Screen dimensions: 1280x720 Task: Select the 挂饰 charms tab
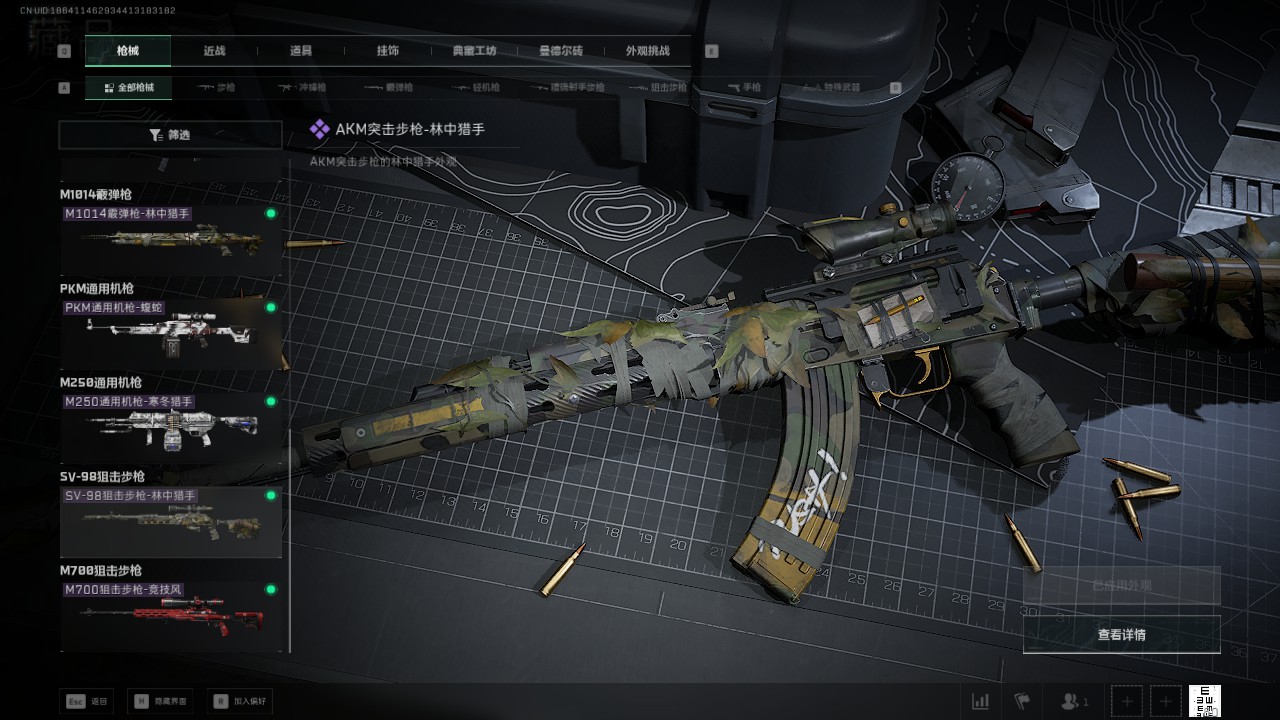(388, 51)
